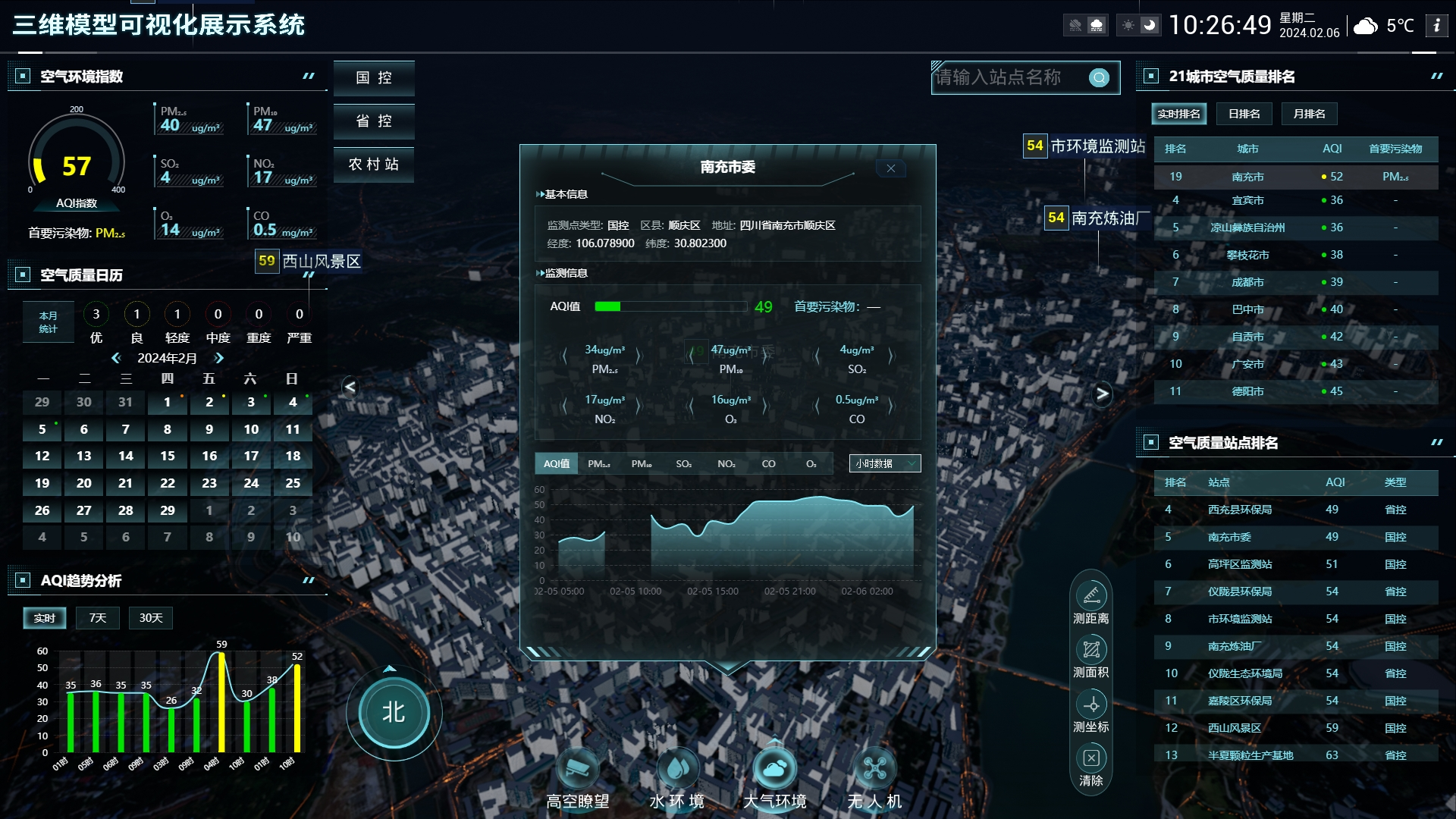
Task: Close the 南充市委 station popup
Action: (891, 168)
